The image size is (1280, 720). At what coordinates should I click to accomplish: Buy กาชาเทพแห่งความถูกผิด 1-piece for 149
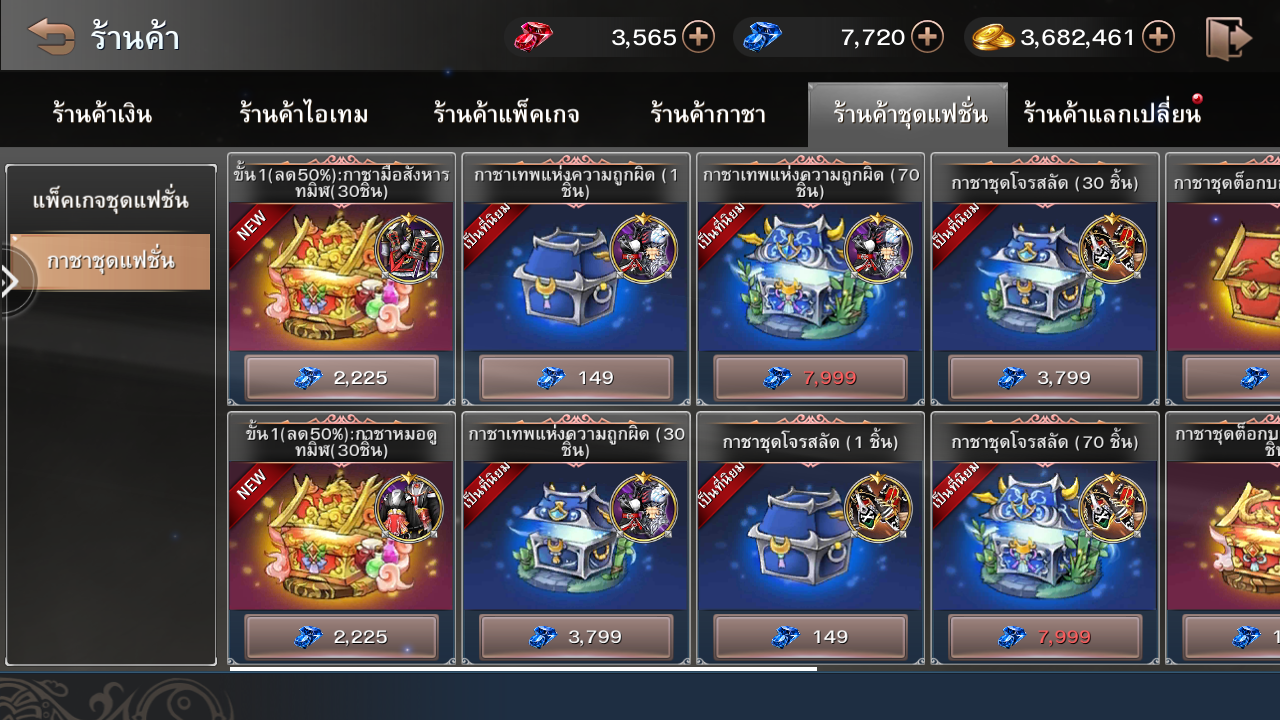pos(575,378)
